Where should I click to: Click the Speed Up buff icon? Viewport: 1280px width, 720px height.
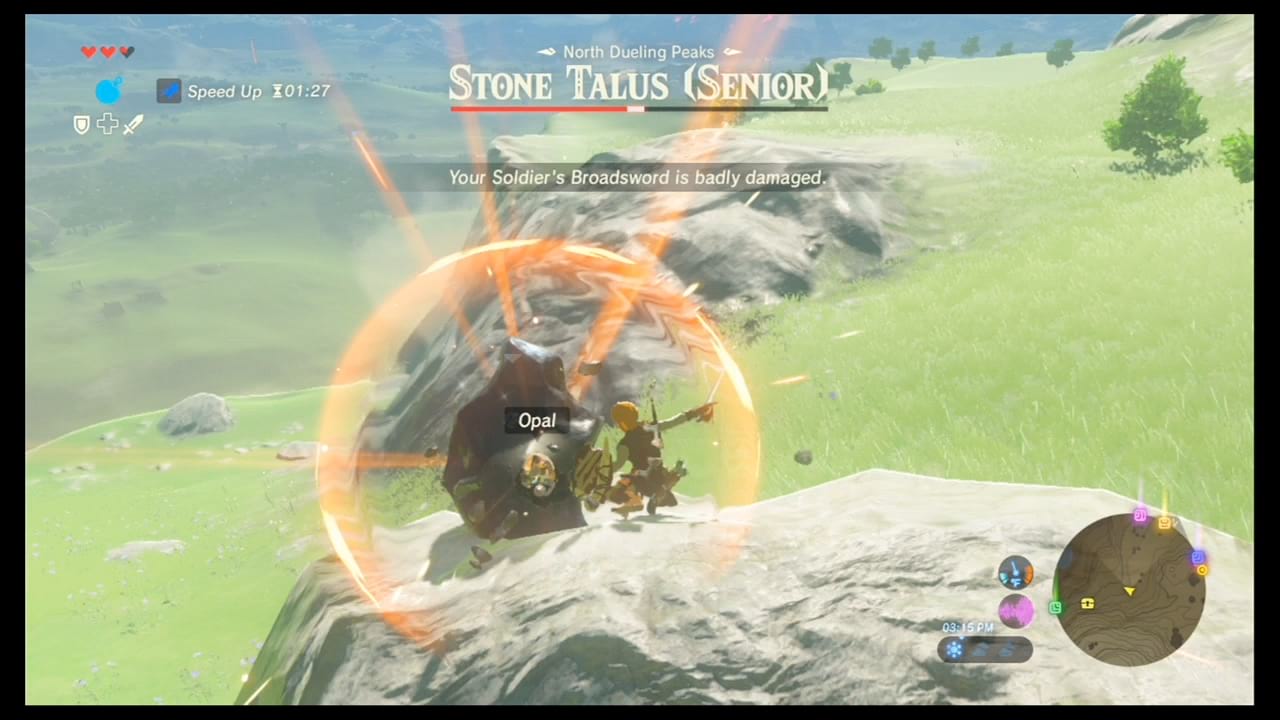(x=168, y=91)
